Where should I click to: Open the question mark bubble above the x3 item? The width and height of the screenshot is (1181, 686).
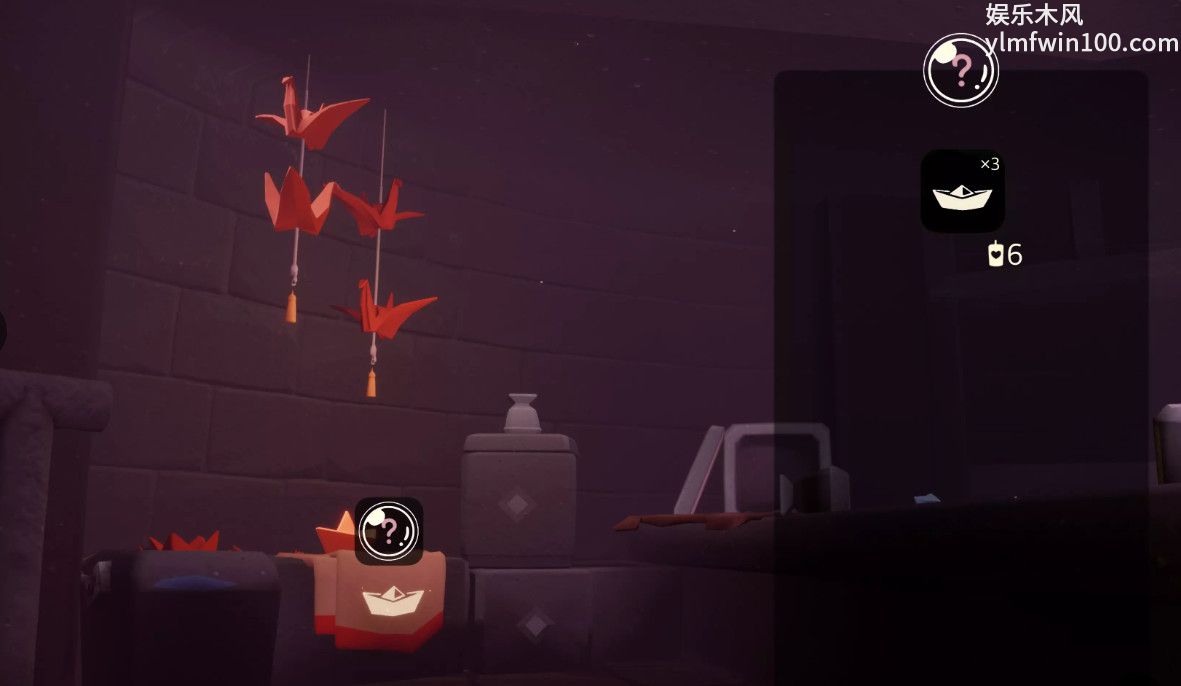pyautogui.click(x=960, y=70)
